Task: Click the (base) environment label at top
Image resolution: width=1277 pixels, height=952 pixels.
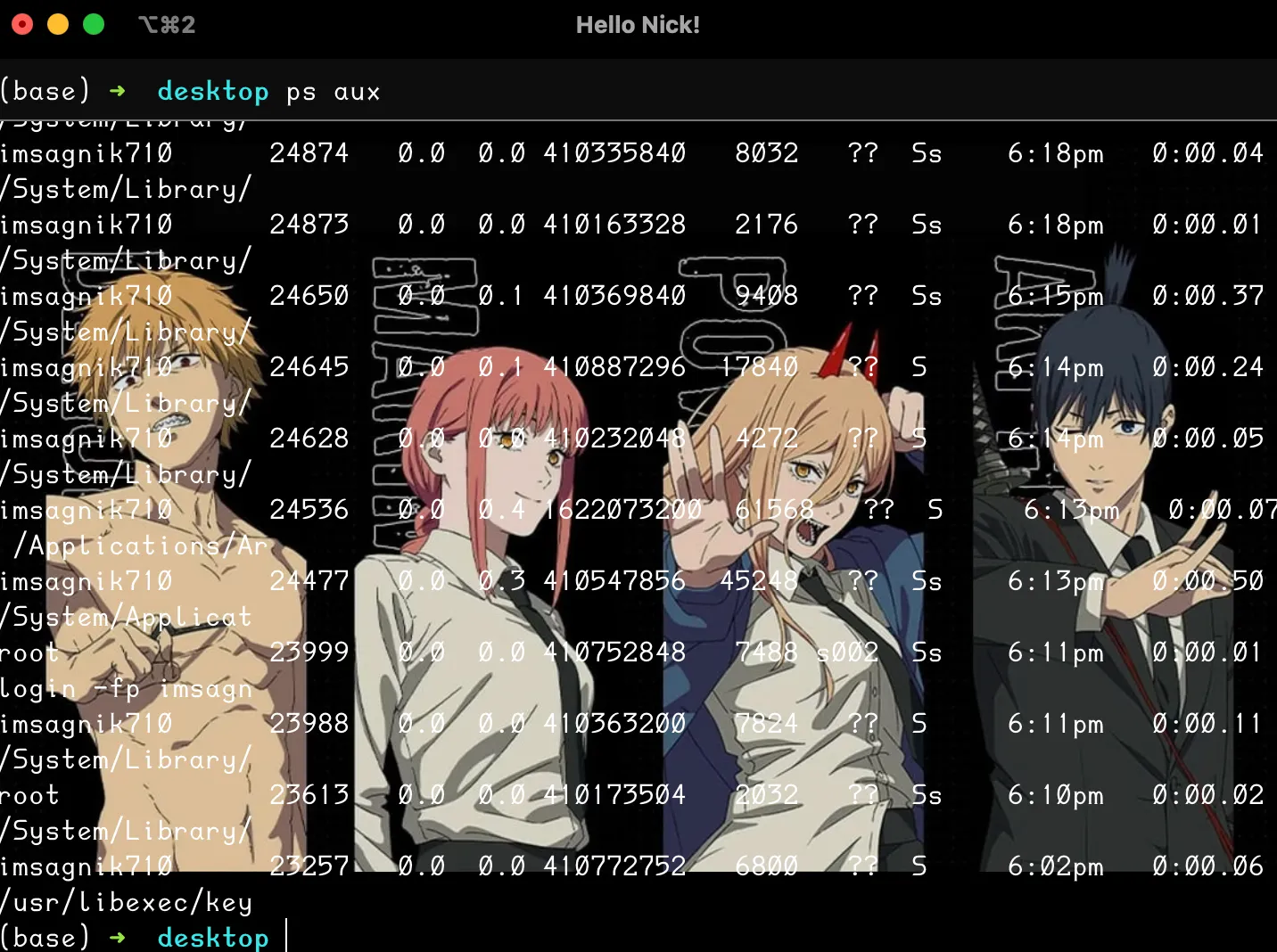Action: tap(46, 91)
